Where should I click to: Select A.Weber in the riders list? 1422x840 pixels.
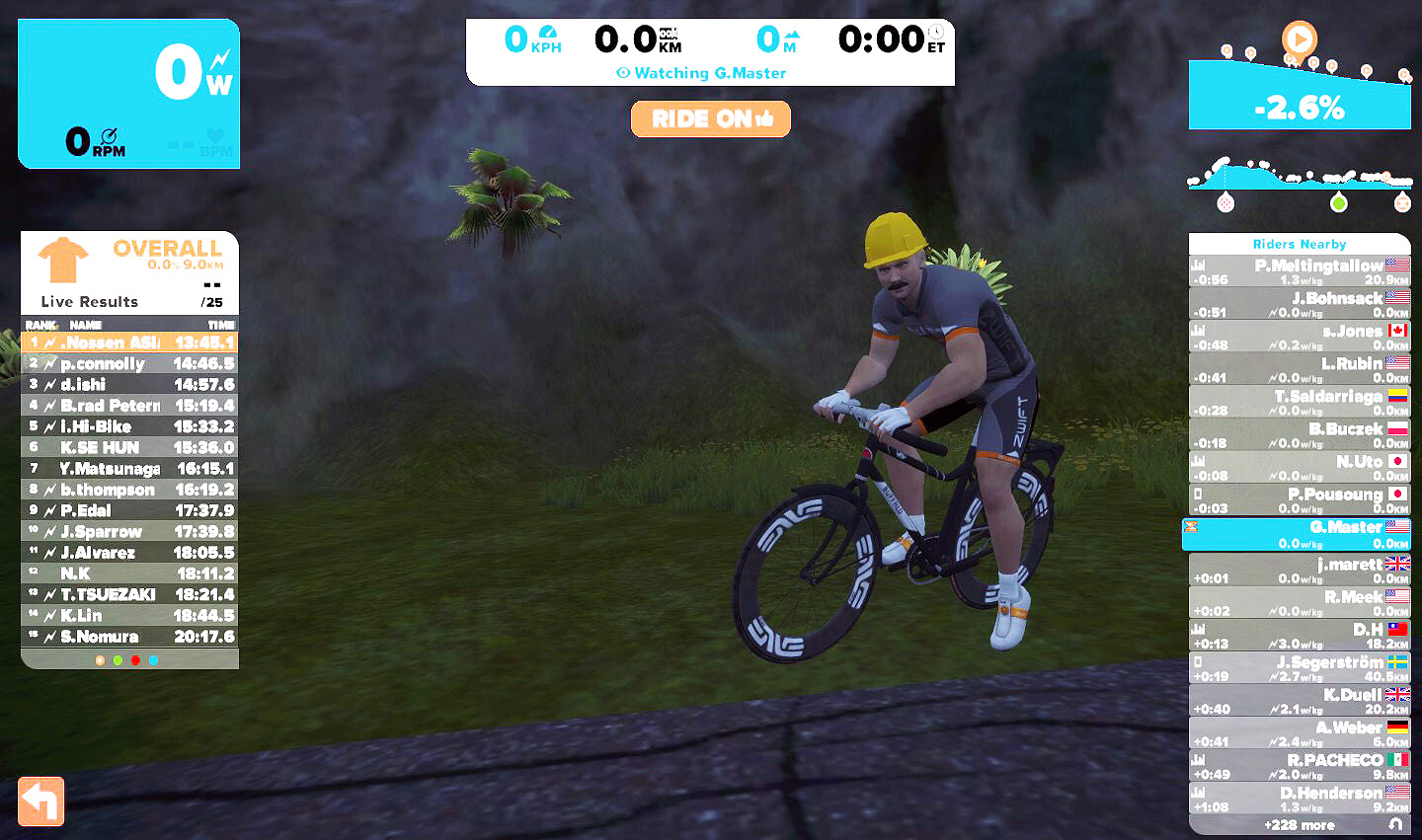(x=1300, y=733)
